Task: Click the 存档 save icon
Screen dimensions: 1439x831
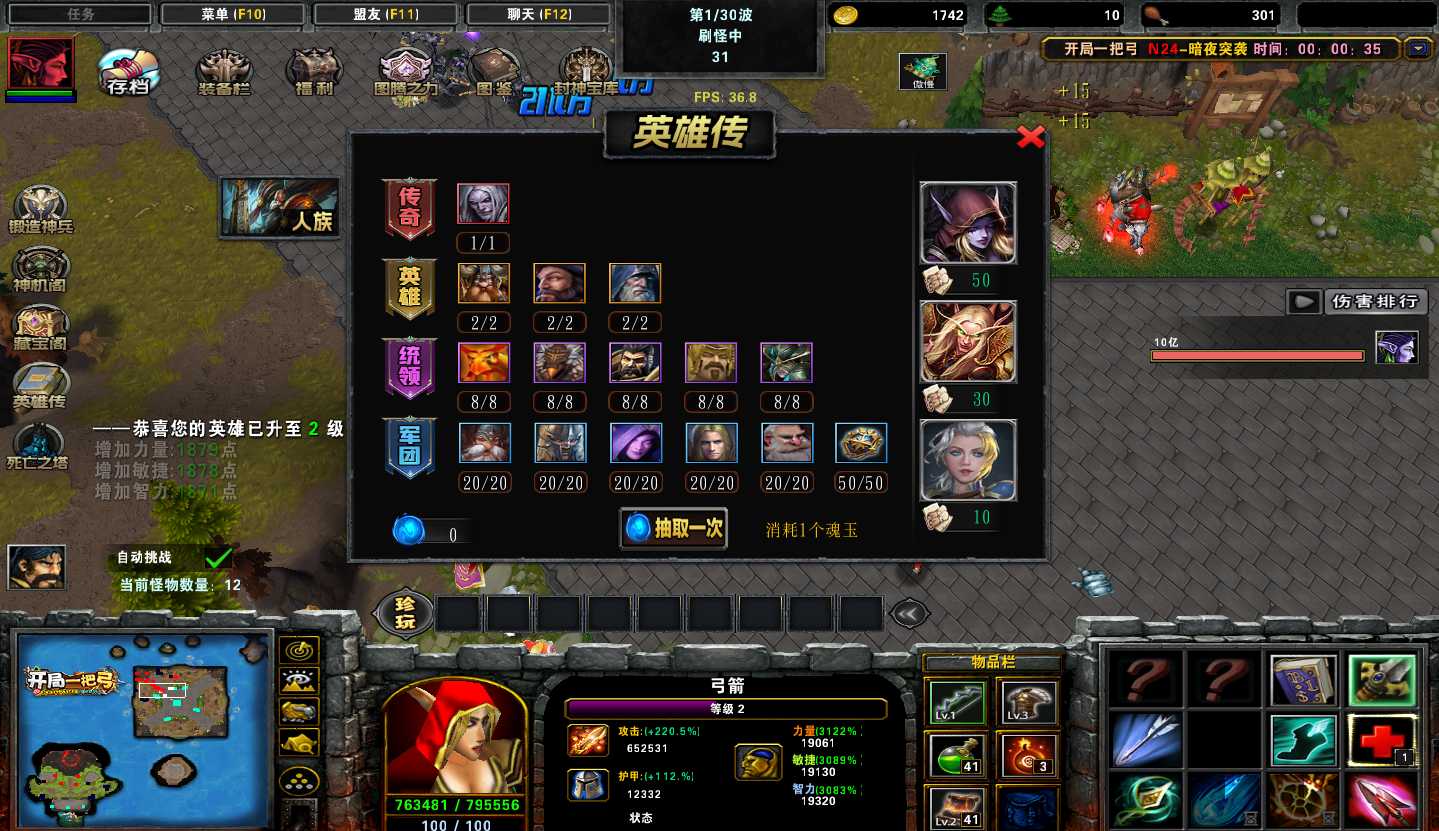Action: pyautogui.click(x=128, y=72)
